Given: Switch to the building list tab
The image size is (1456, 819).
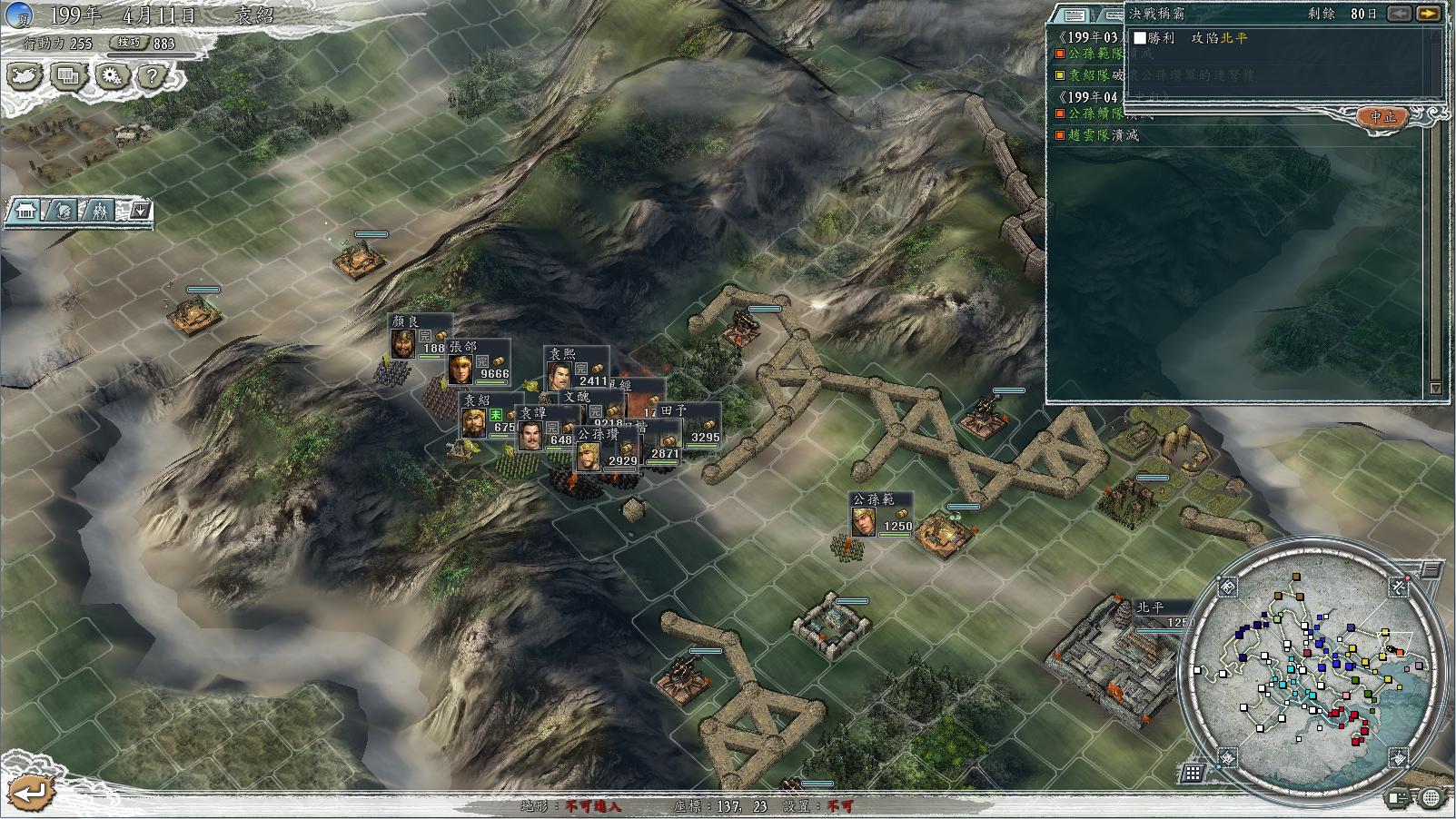Looking at the screenshot, I should tap(25, 212).
